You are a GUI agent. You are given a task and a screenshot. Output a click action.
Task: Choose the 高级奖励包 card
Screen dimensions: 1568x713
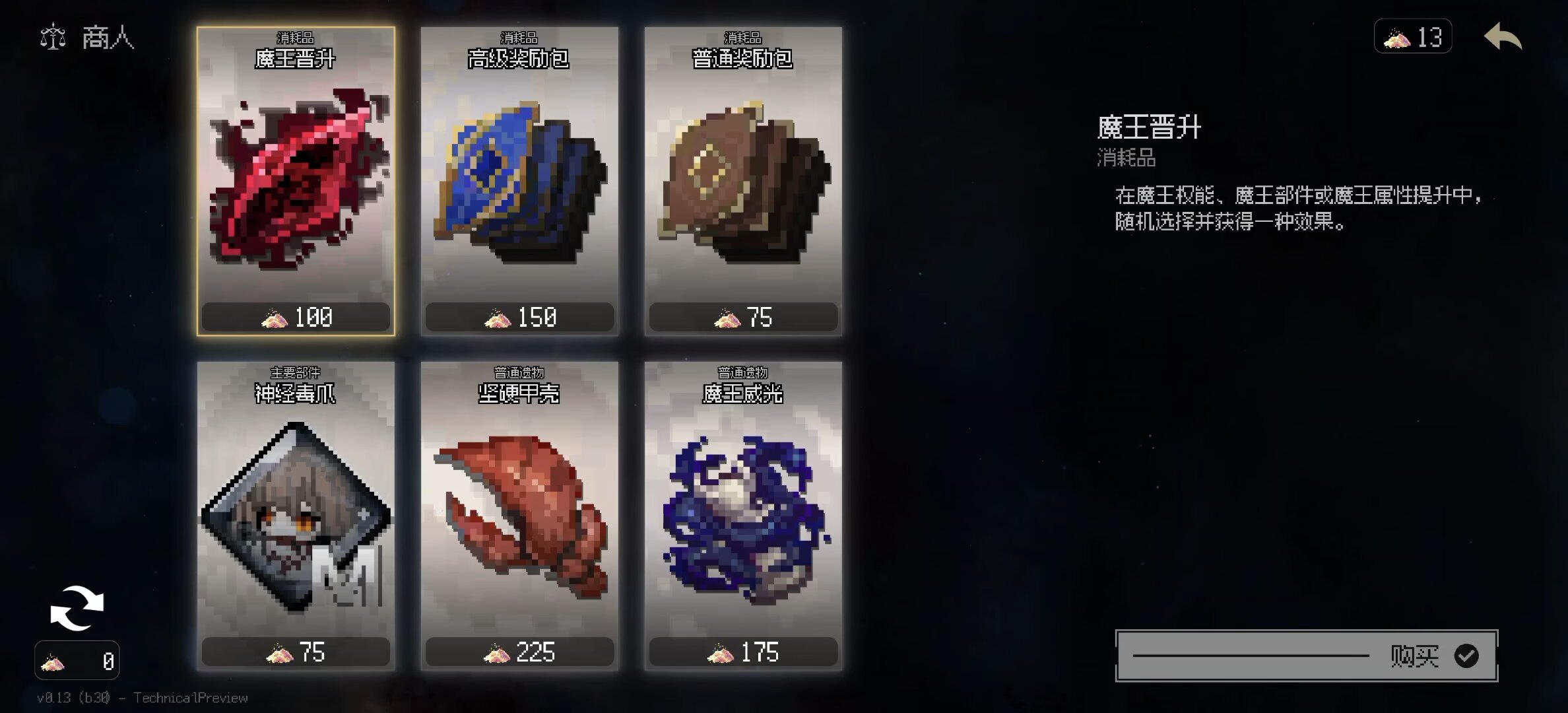click(x=519, y=182)
